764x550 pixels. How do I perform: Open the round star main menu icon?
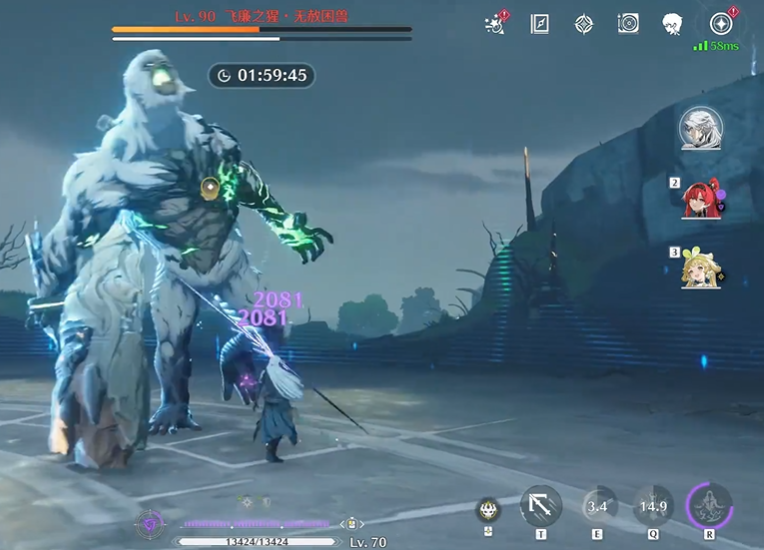tap(720, 24)
